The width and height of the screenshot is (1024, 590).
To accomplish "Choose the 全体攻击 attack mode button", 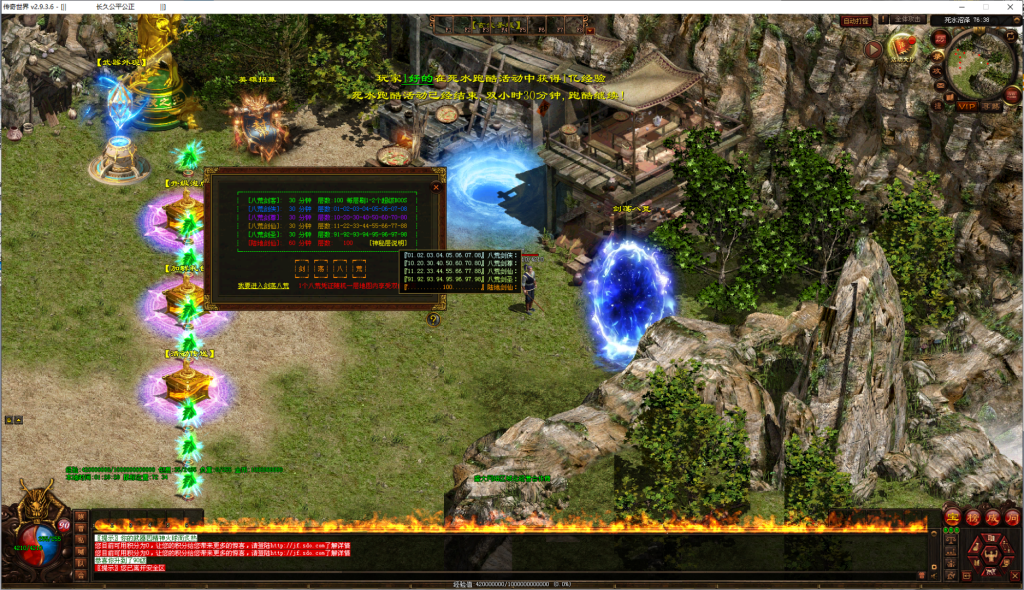I will [907, 20].
